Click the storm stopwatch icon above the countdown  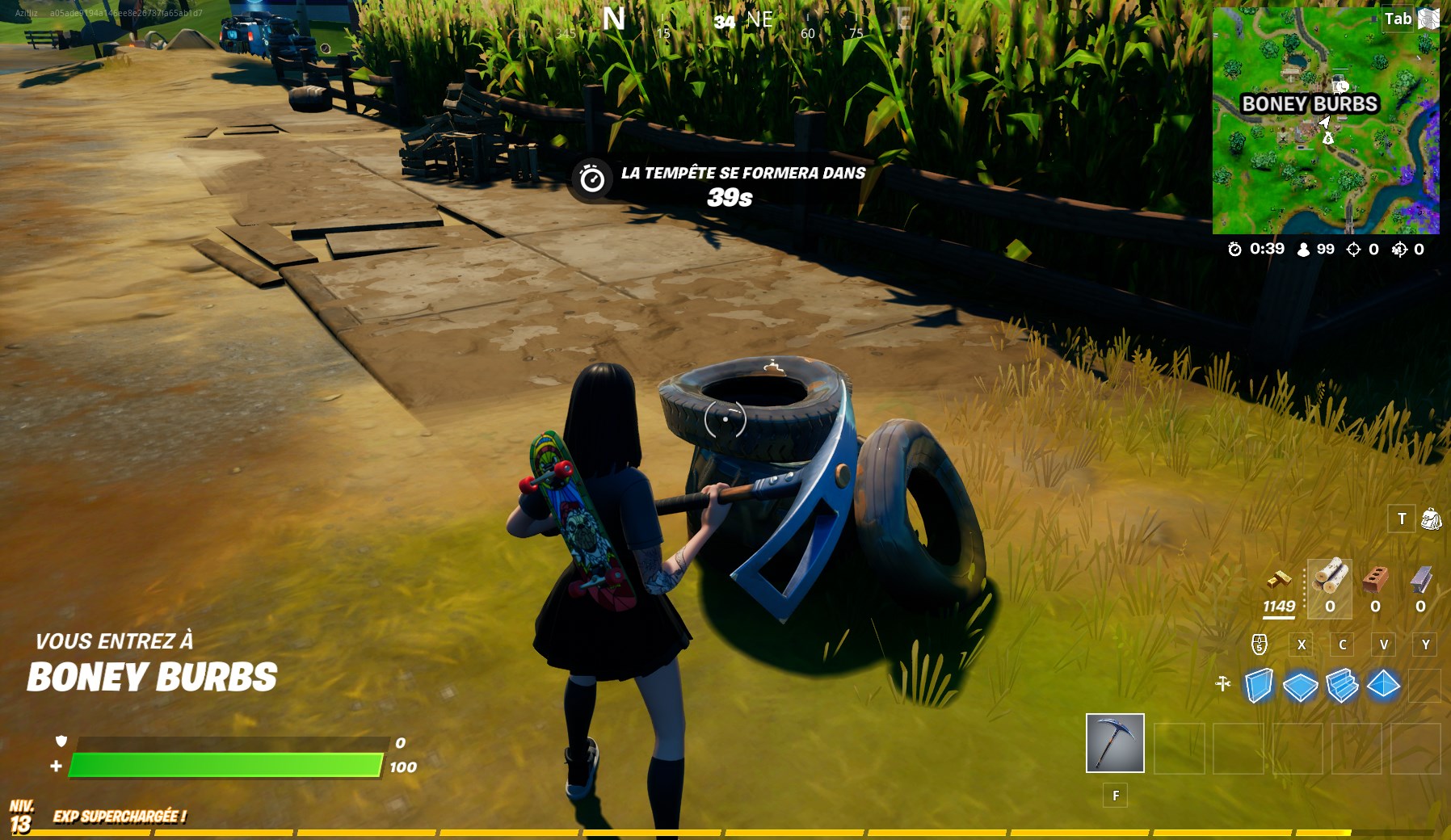pos(591,179)
